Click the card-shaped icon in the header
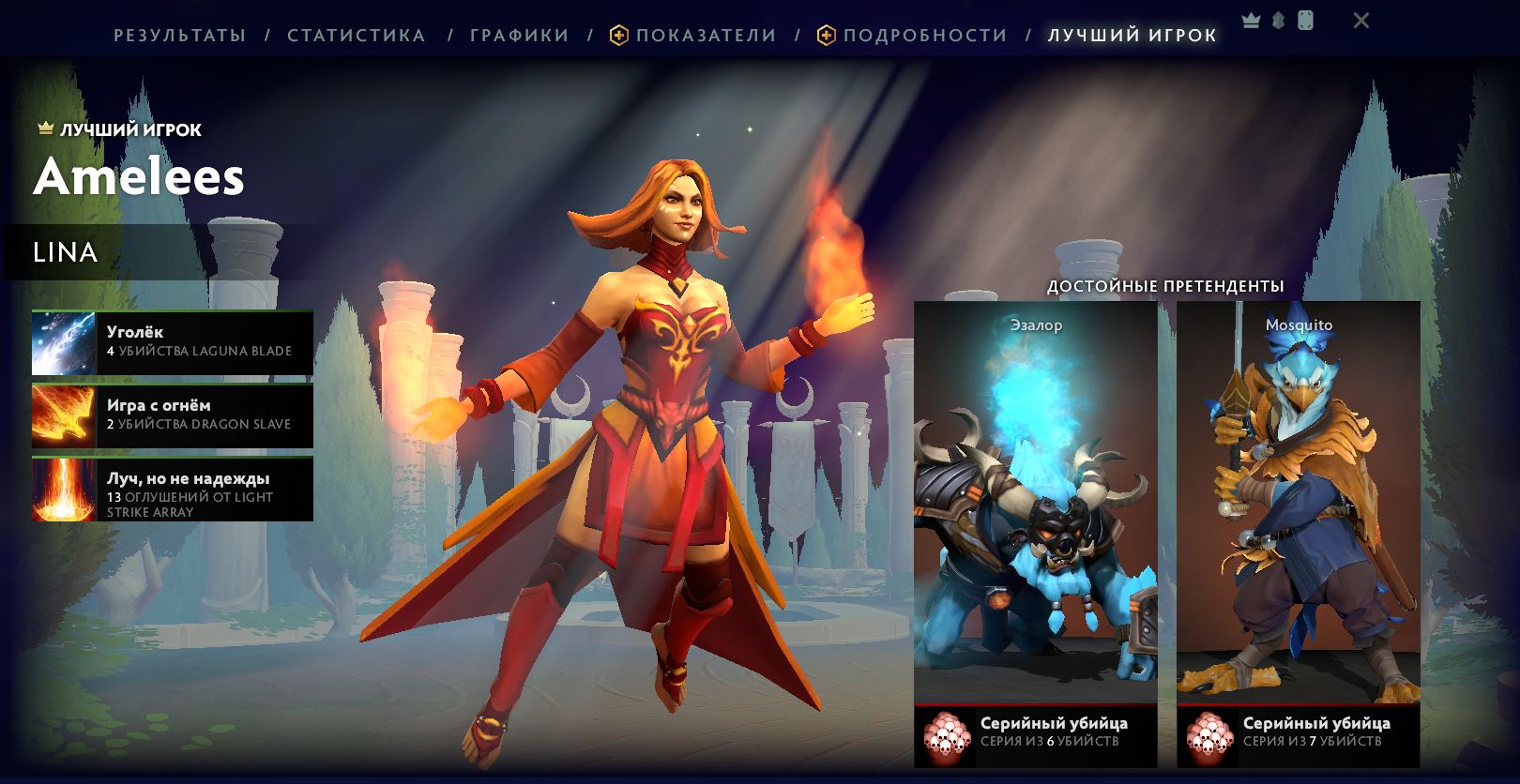The image size is (1520, 784). click(x=1305, y=21)
